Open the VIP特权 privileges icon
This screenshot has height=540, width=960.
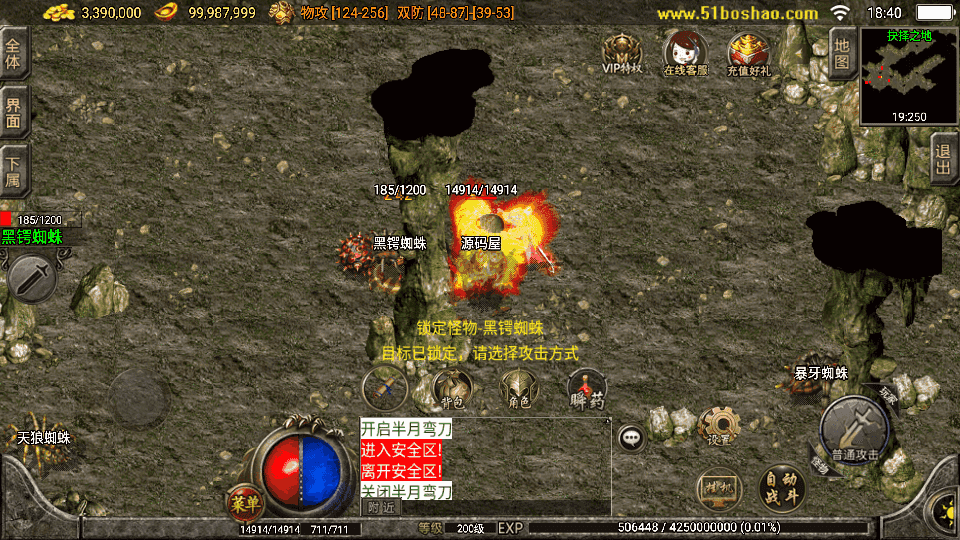coord(621,52)
